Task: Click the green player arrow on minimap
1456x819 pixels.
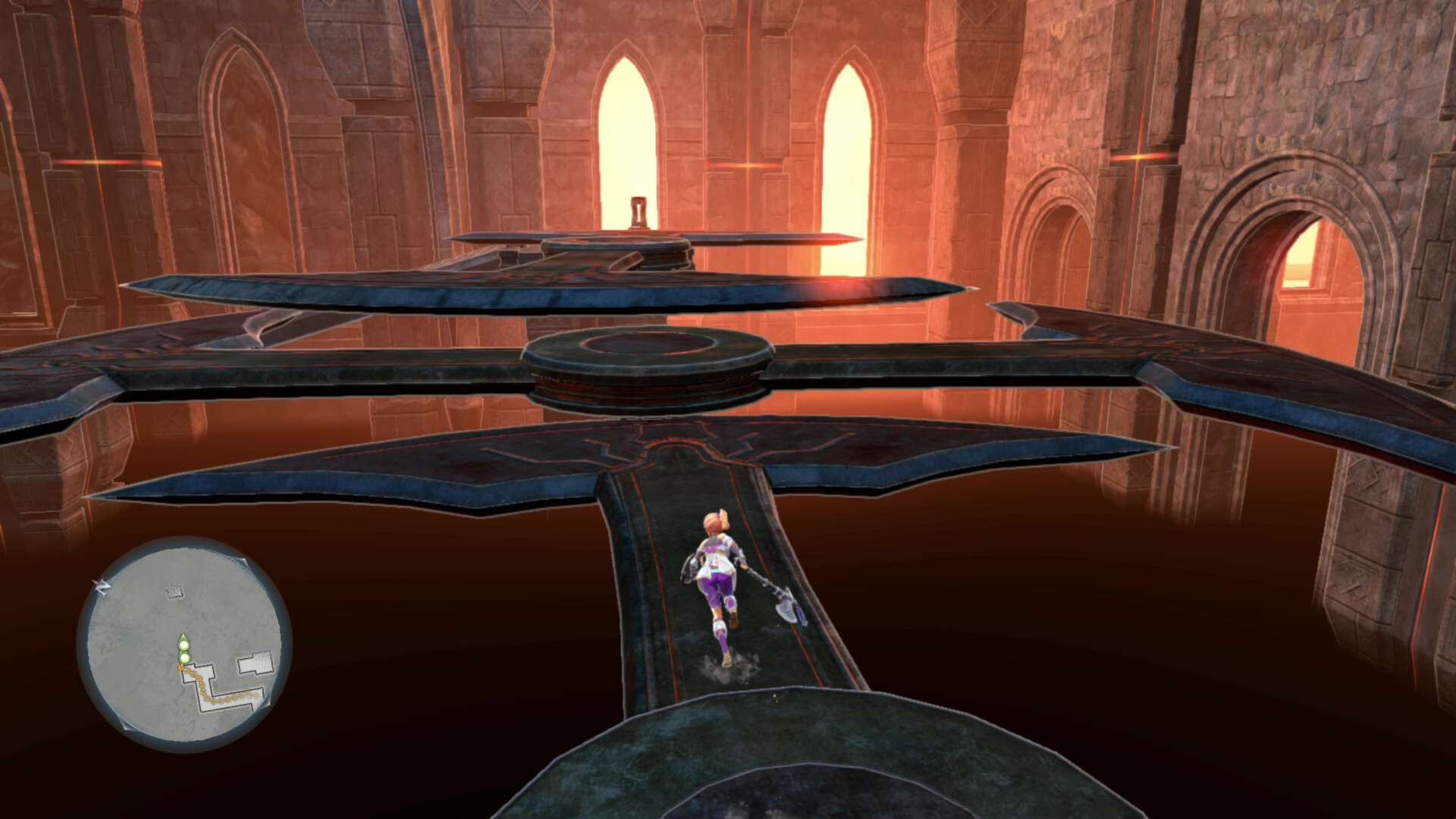Action: tap(184, 642)
